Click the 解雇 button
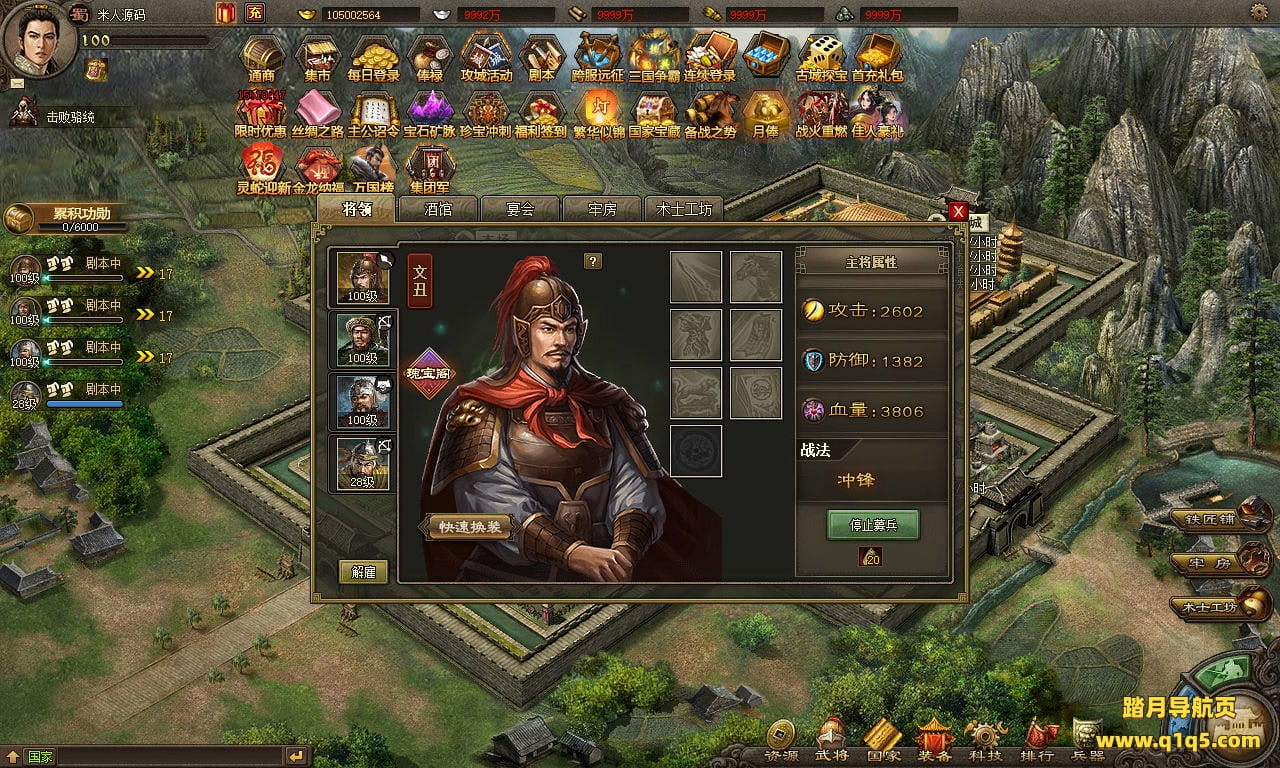The image size is (1280, 768). 363,572
